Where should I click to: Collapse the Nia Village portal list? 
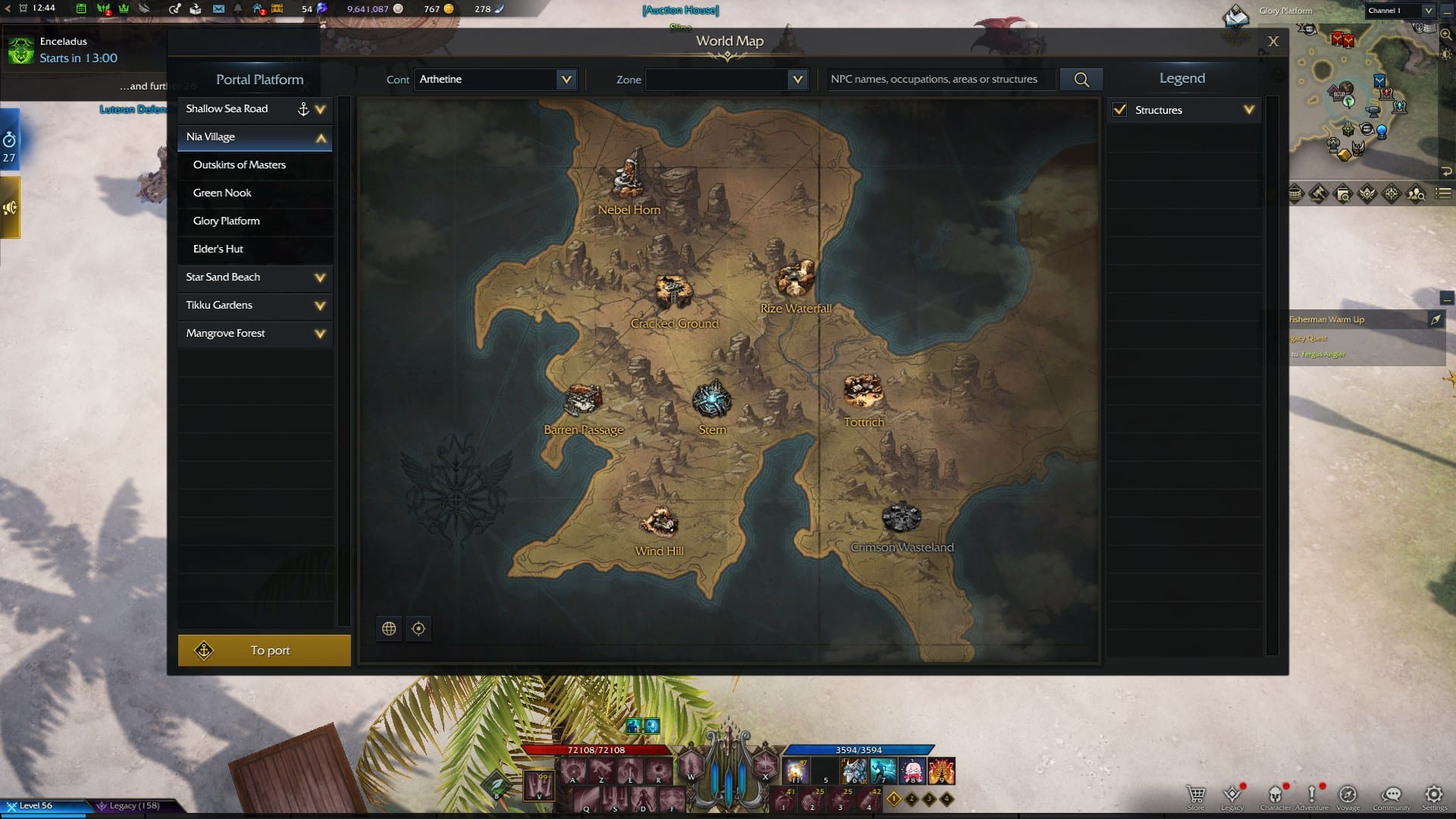tap(321, 138)
